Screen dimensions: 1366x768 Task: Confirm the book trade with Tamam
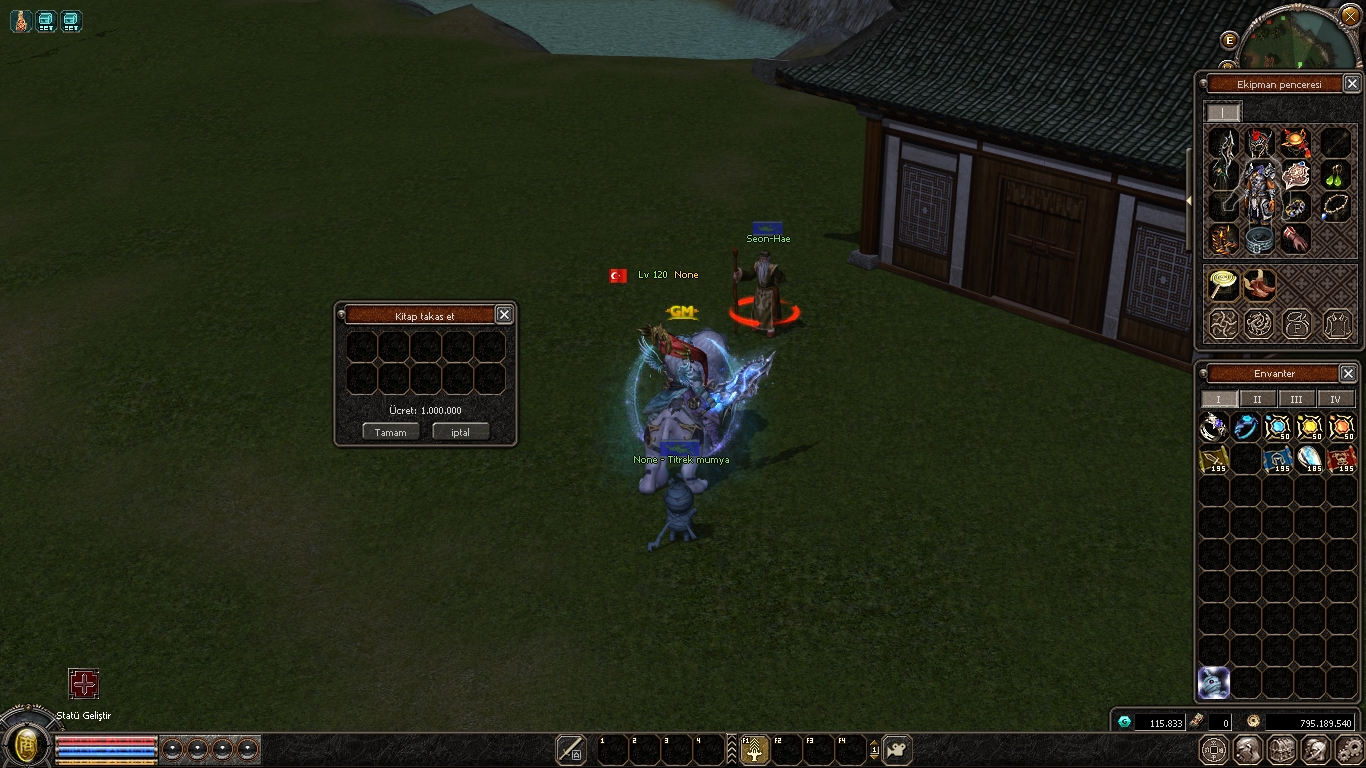390,432
